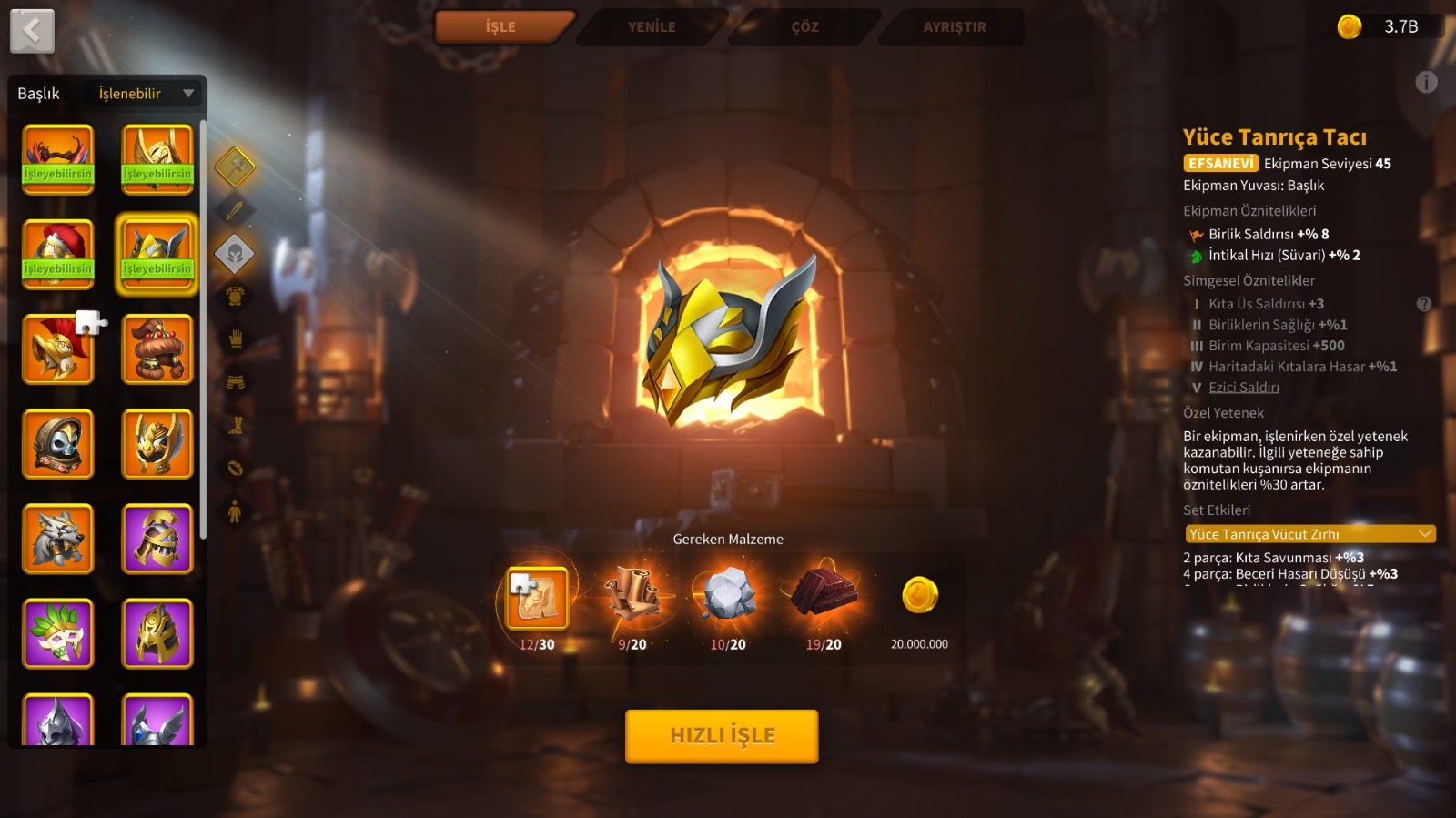The image size is (1456, 818).
Task: Select the red-plumed golden helmet with puzzle piece
Action: point(58,349)
